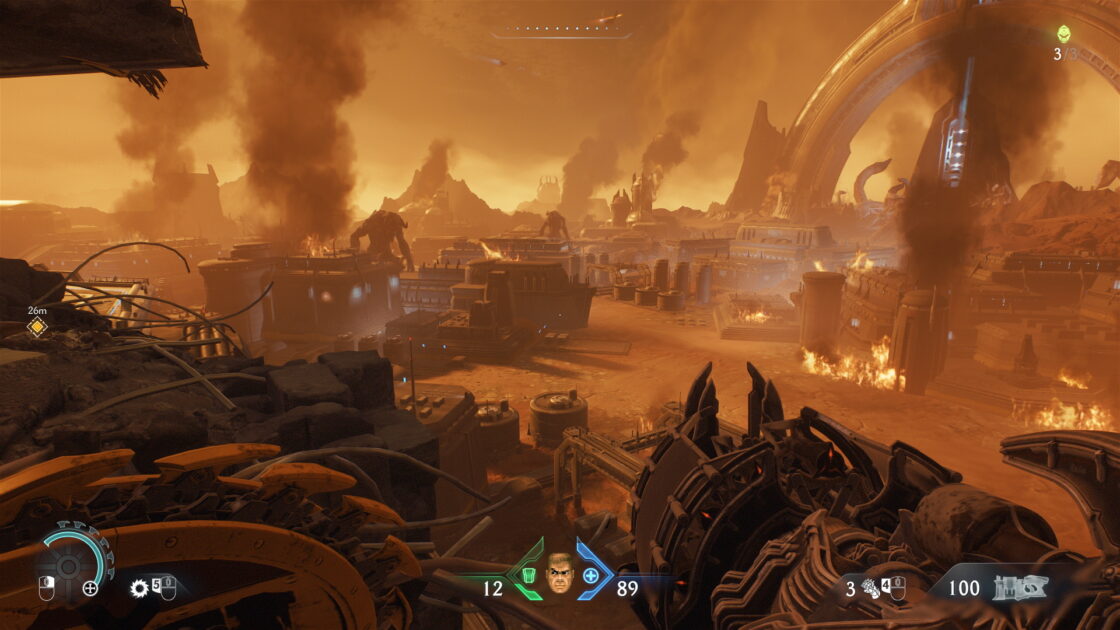Click the equipped weapon icon beside 100
1120x630 pixels.
(1020, 588)
